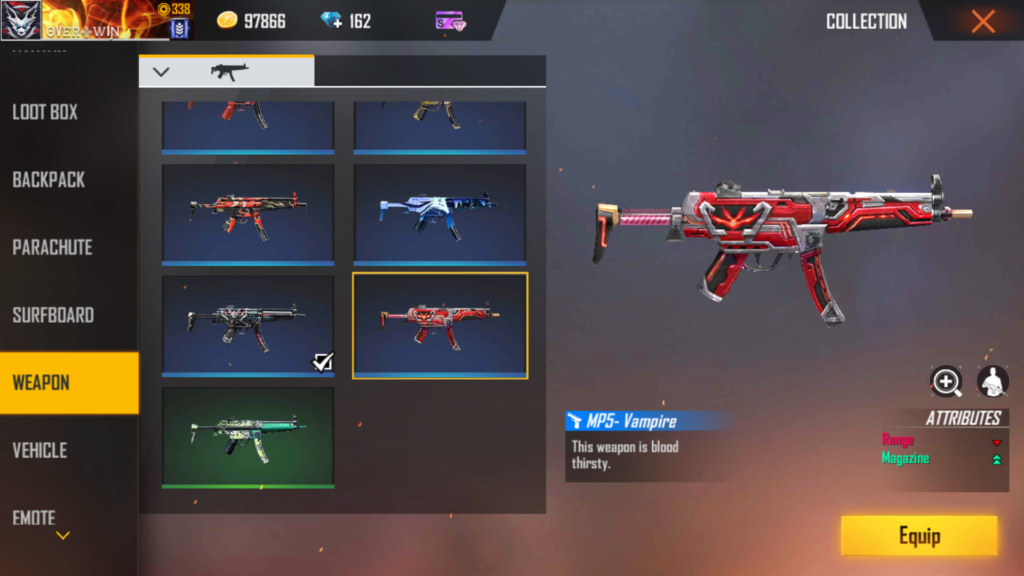Add gold coins from the top bar
Screen dimensions: 1024x576
point(228,21)
